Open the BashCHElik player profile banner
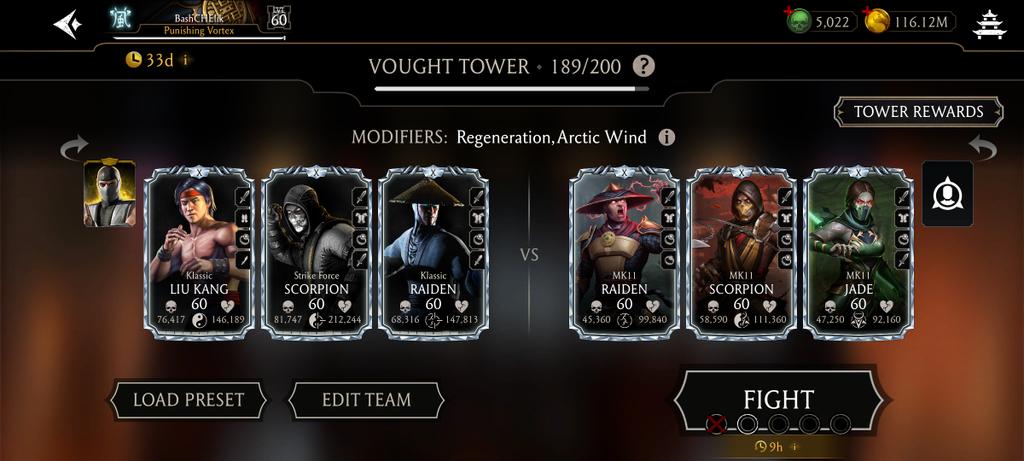The height and width of the screenshot is (461, 1024). pyautogui.click(x=200, y=19)
